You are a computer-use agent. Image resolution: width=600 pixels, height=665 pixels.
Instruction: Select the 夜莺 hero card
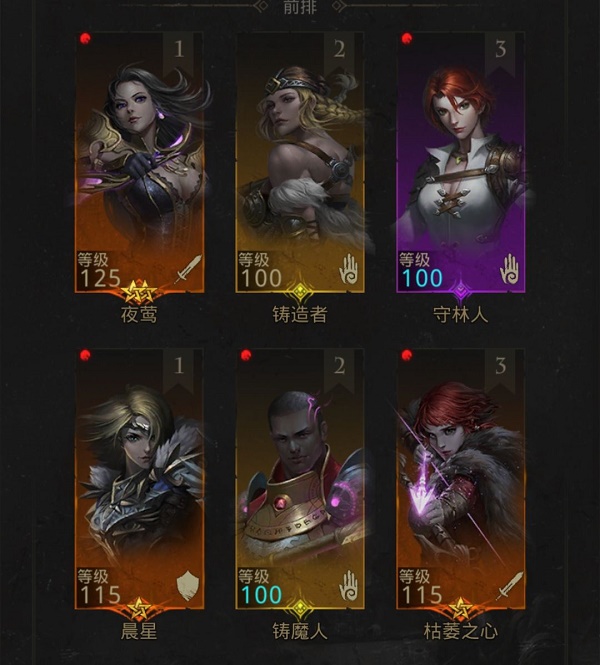(140, 165)
